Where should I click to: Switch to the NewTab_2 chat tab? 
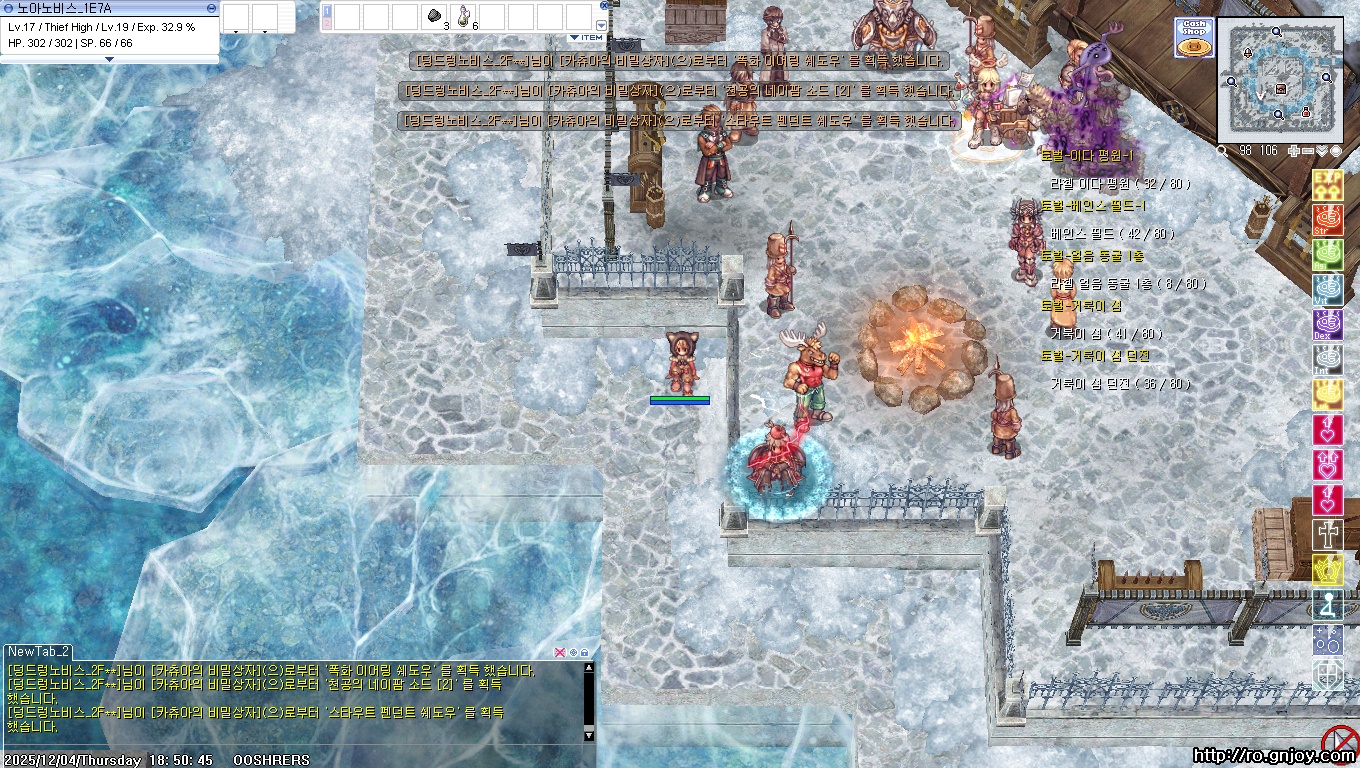pyautogui.click(x=38, y=652)
